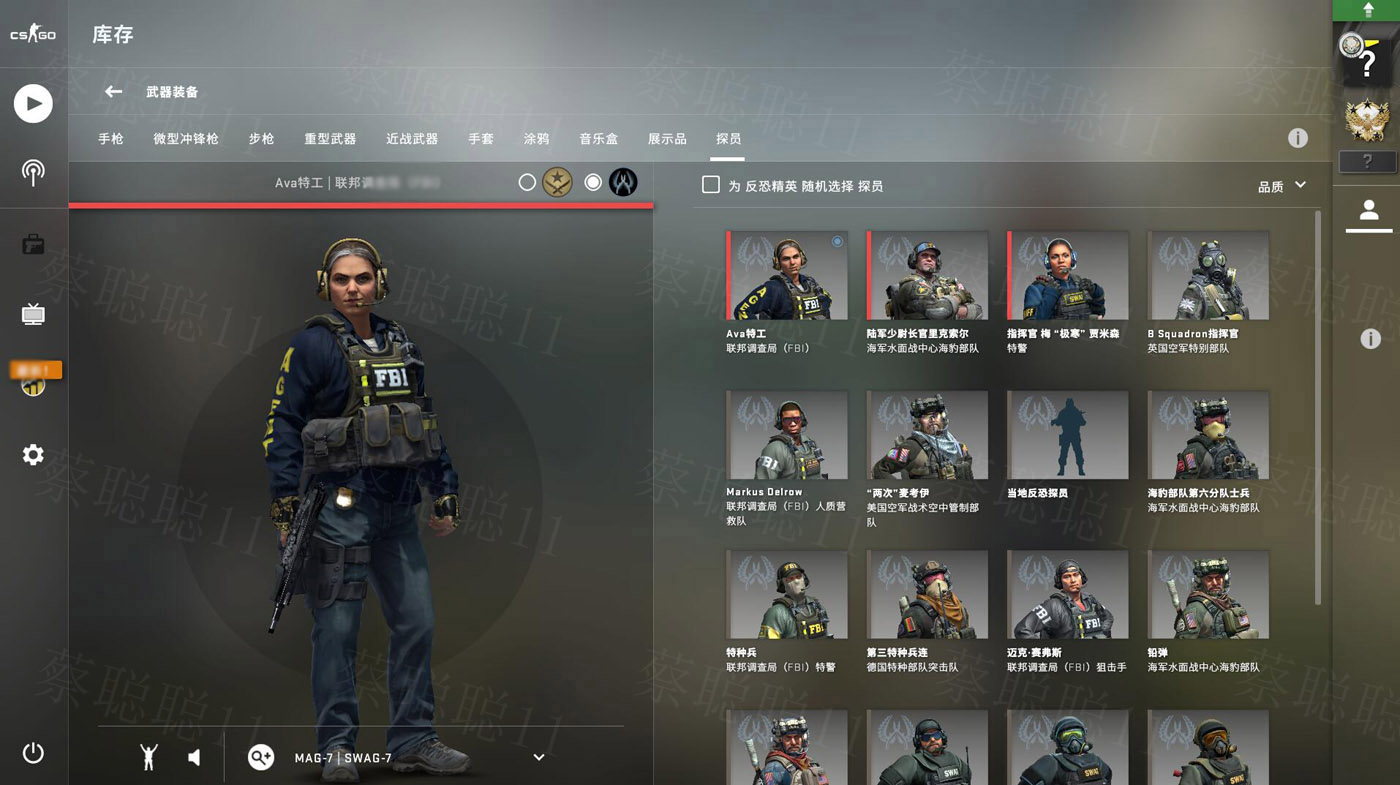This screenshot has width=1400, height=785.
Task: Select the 步枪 tab
Action: pos(261,139)
